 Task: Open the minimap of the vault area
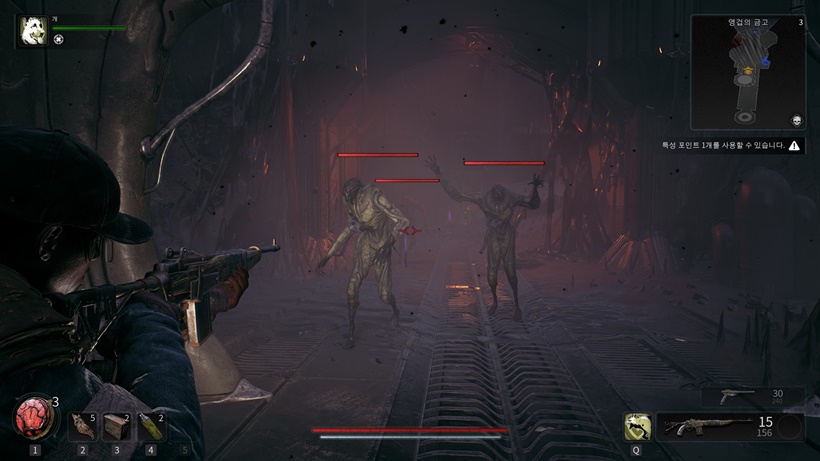coord(747,72)
